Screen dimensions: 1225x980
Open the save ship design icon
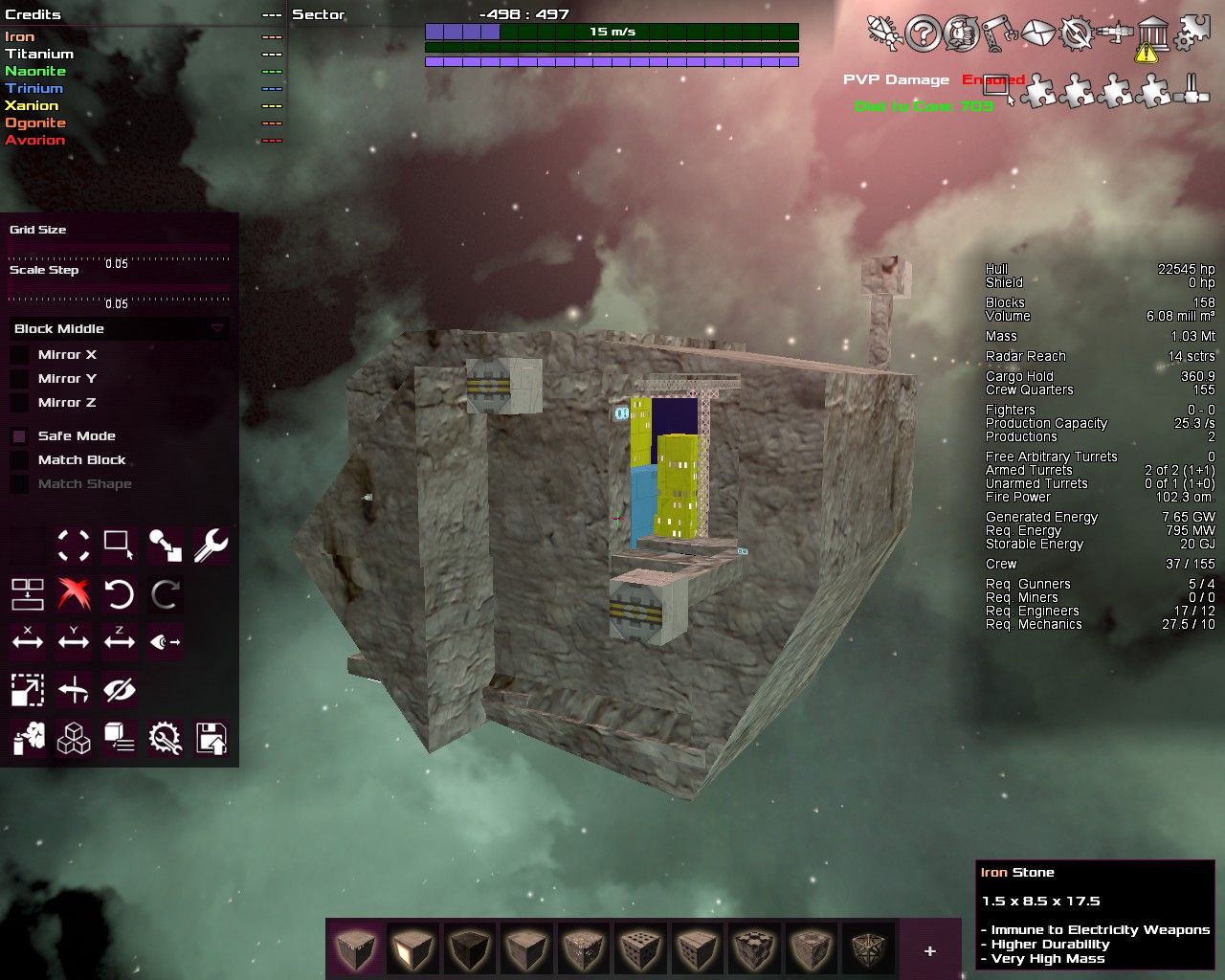tap(212, 739)
